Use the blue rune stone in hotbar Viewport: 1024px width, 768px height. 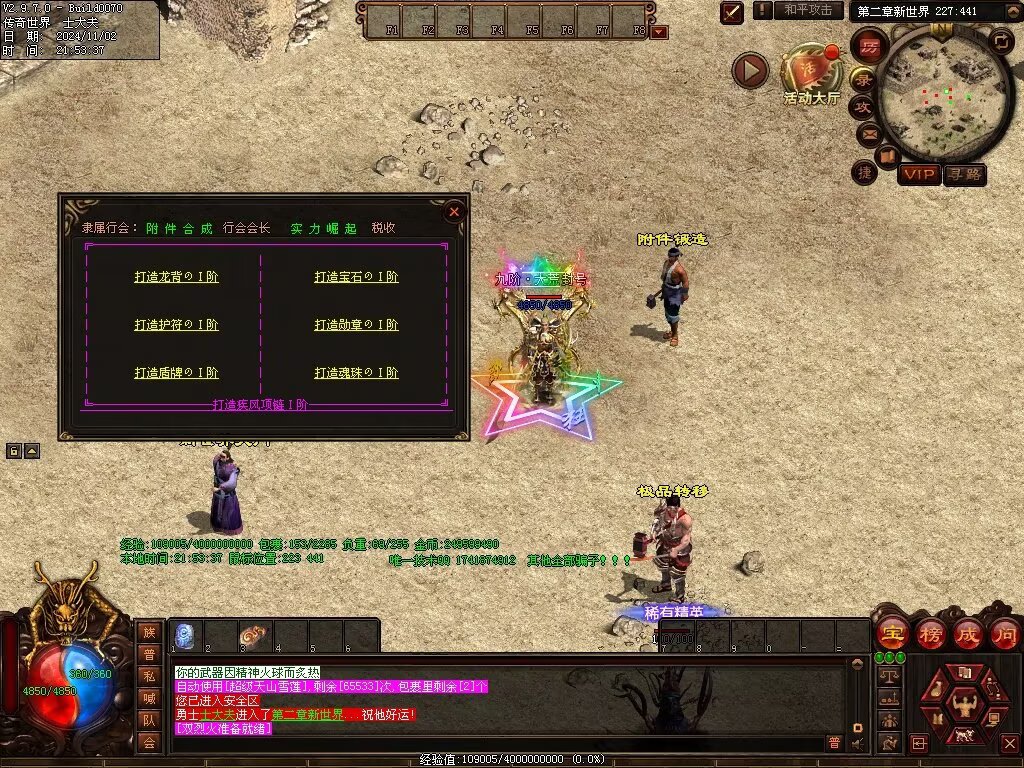point(185,635)
